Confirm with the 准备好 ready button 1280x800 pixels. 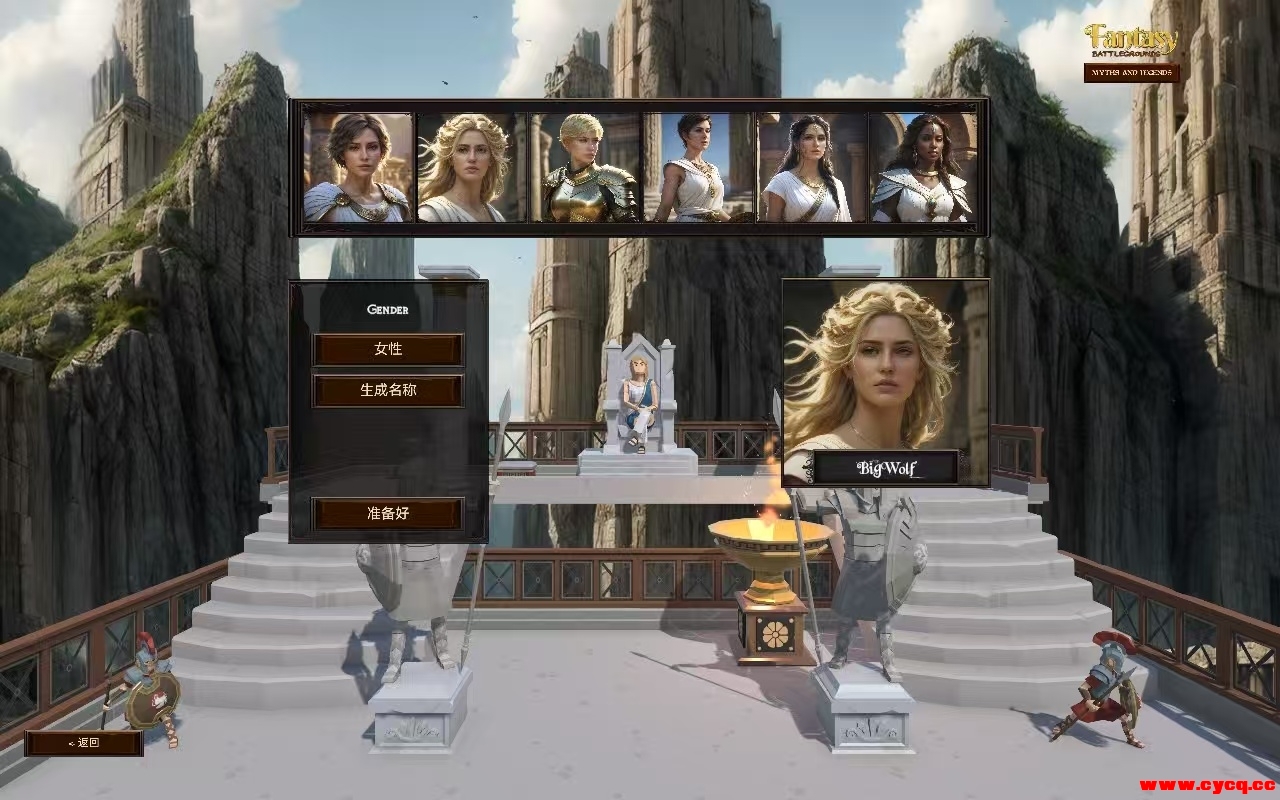pyautogui.click(x=388, y=514)
